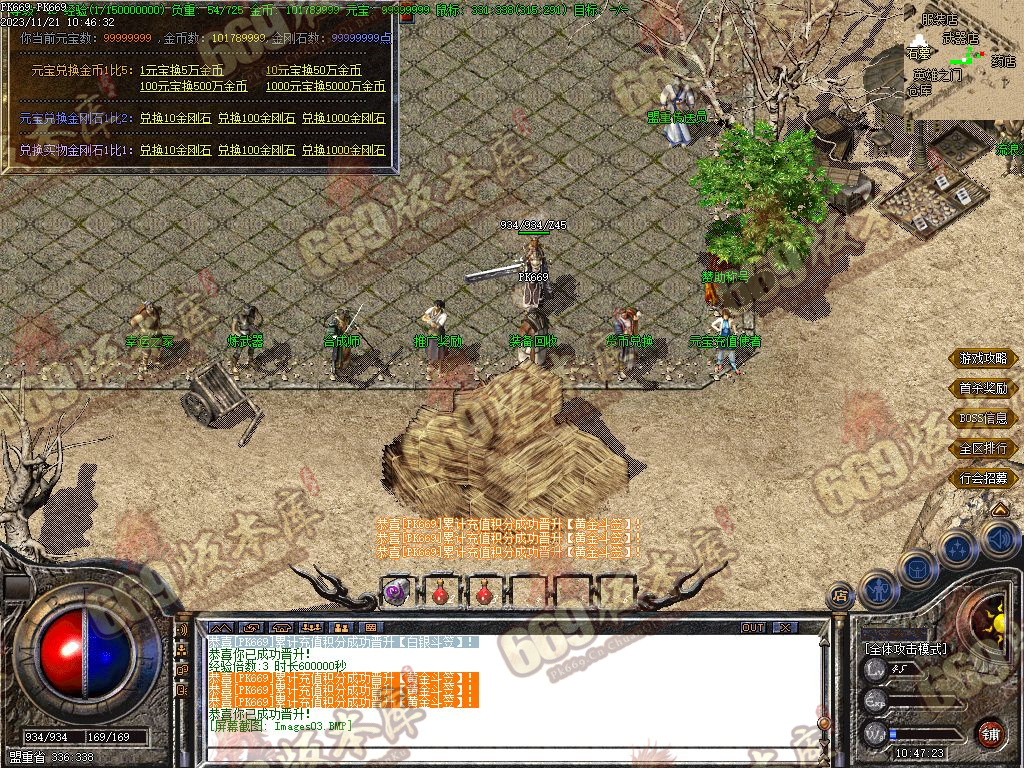The image size is (1024, 768).
Task: Open the 首杀奖励 first-kill rewards button
Action: click(983, 388)
